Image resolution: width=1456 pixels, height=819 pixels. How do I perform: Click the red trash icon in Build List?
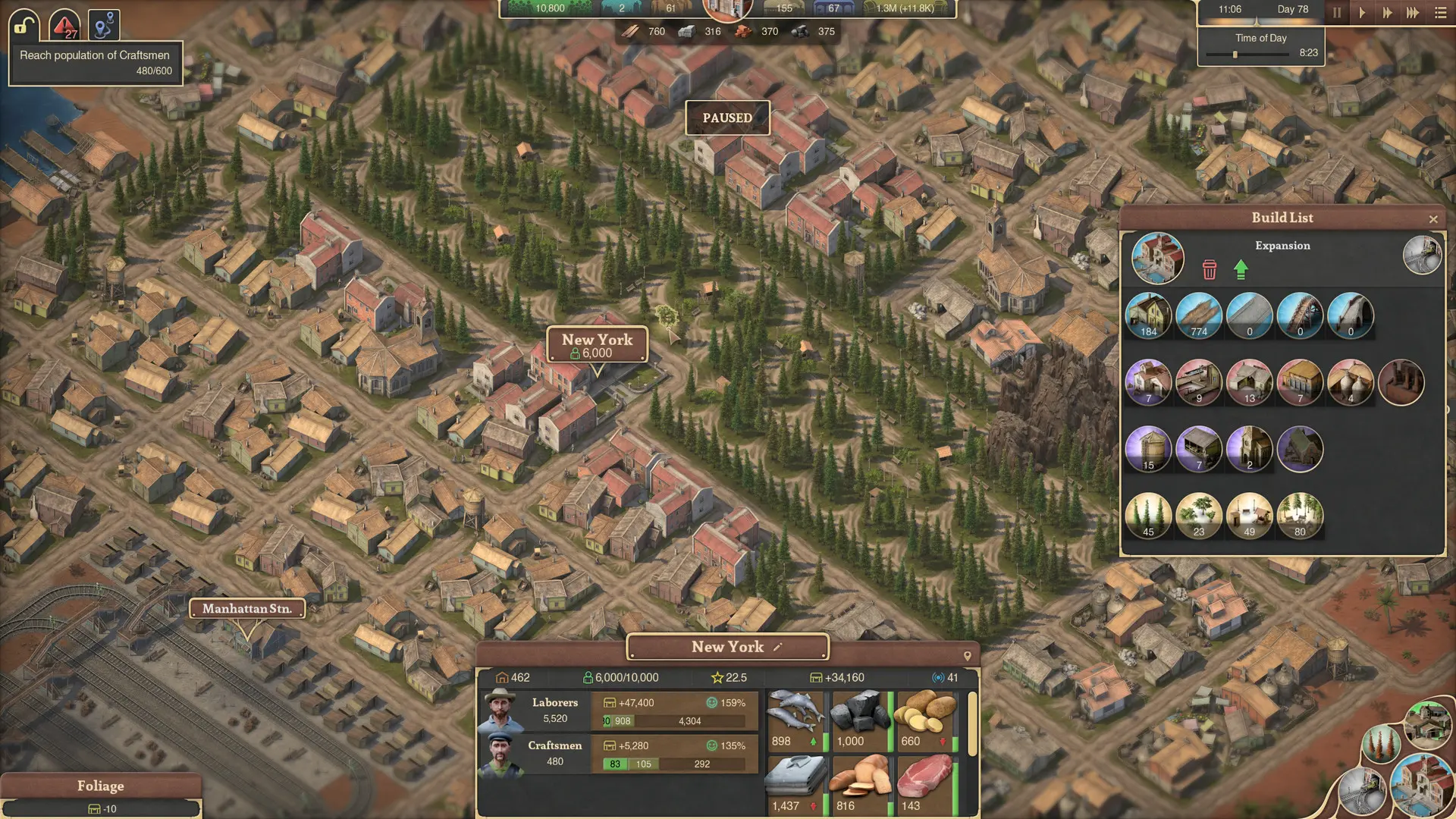(x=1209, y=269)
